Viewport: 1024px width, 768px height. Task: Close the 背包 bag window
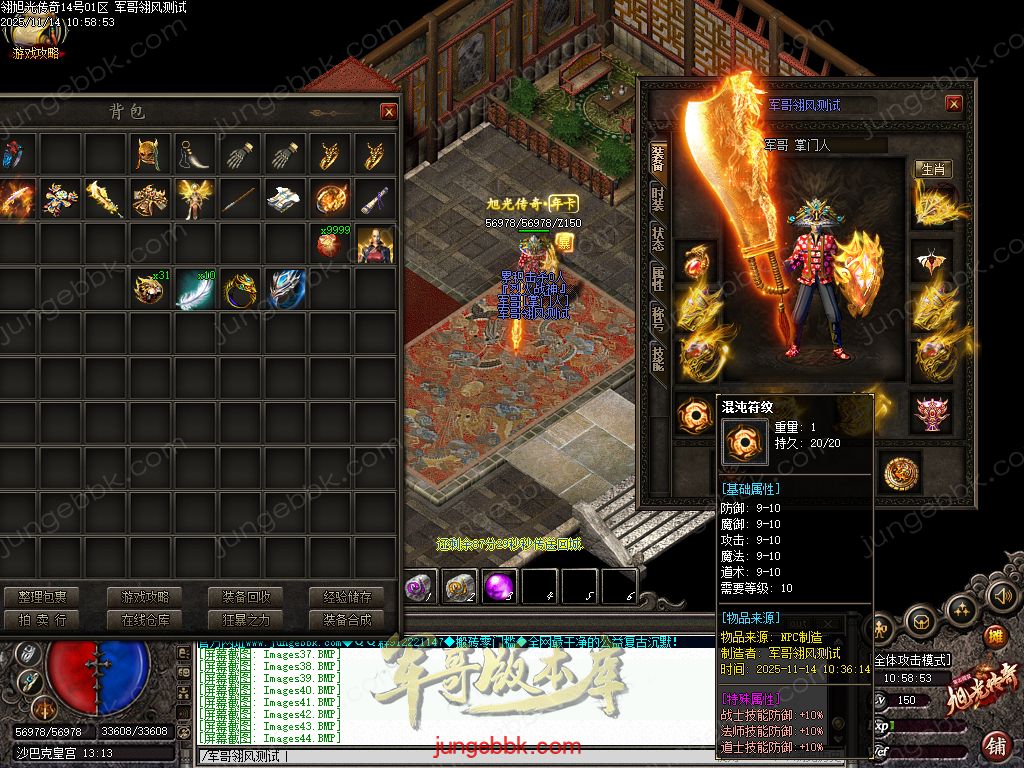point(388,112)
